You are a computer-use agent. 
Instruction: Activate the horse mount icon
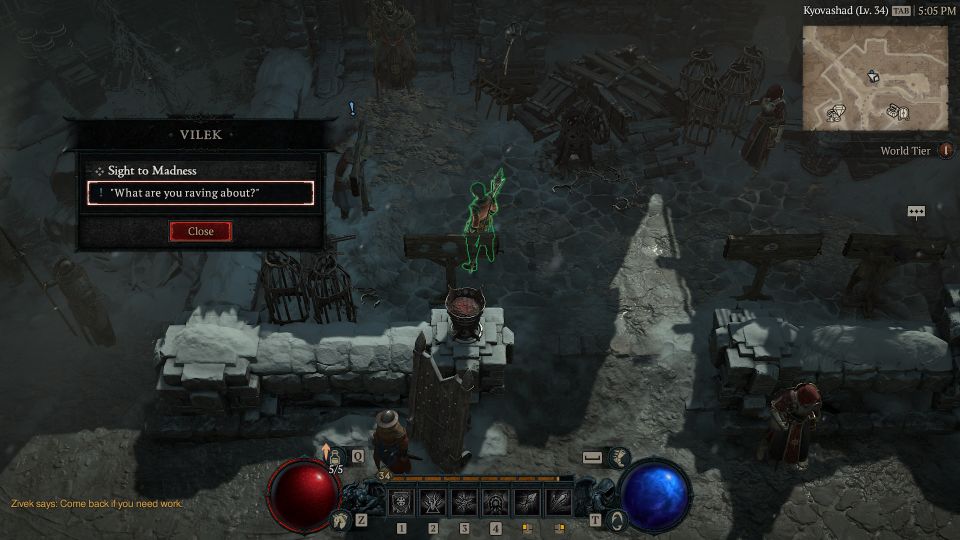(x=341, y=519)
